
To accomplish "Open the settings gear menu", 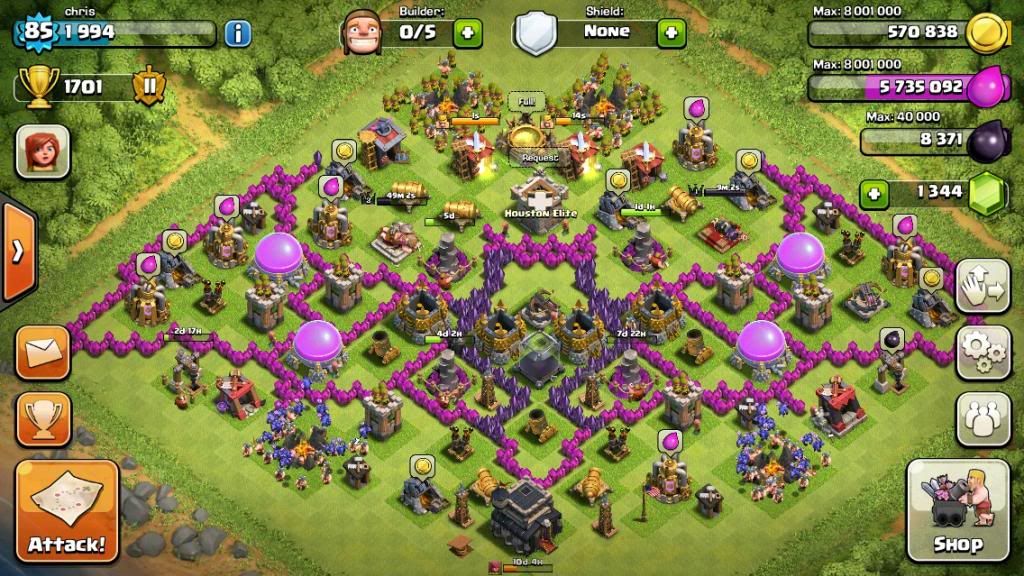I will [x=982, y=350].
